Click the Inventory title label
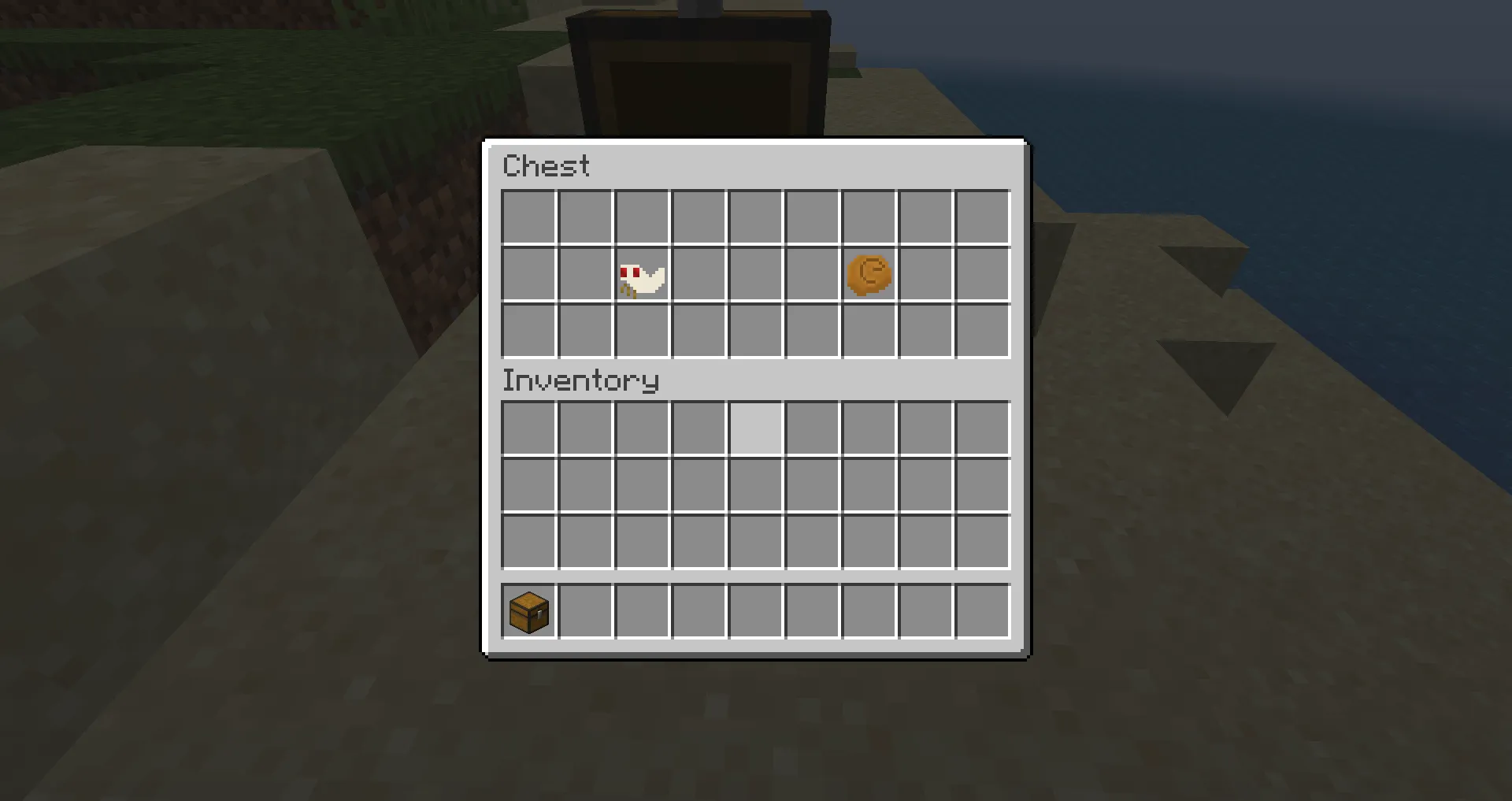 point(580,380)
